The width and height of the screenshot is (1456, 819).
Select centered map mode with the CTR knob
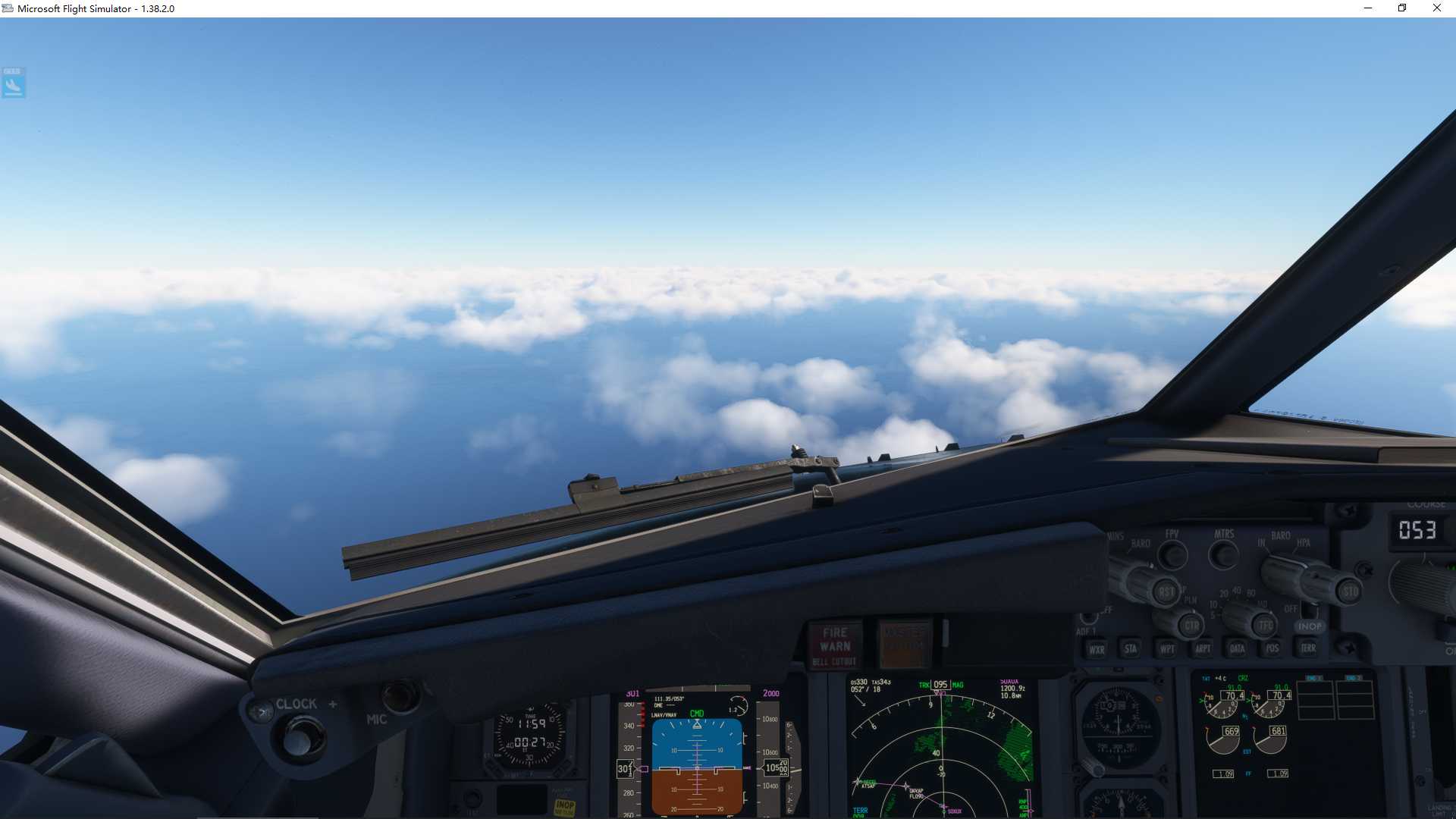pos(1191,627)
